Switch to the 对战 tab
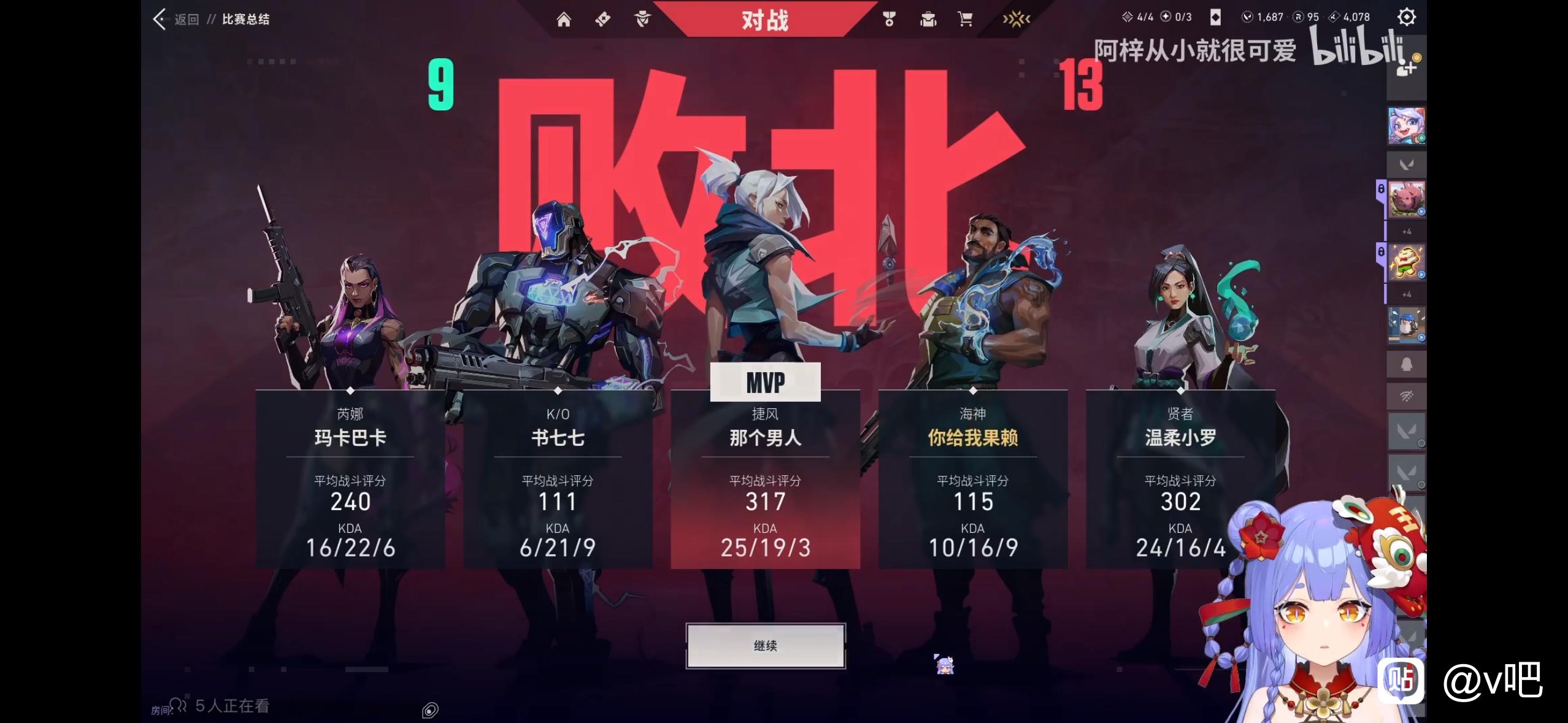 (x=764, y=20)
